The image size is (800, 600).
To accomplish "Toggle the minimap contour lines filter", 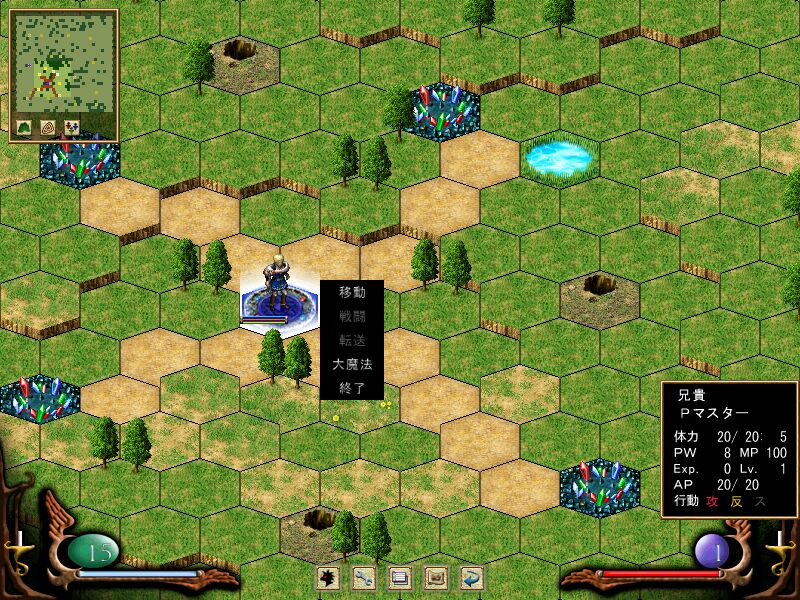I will 48,128.
